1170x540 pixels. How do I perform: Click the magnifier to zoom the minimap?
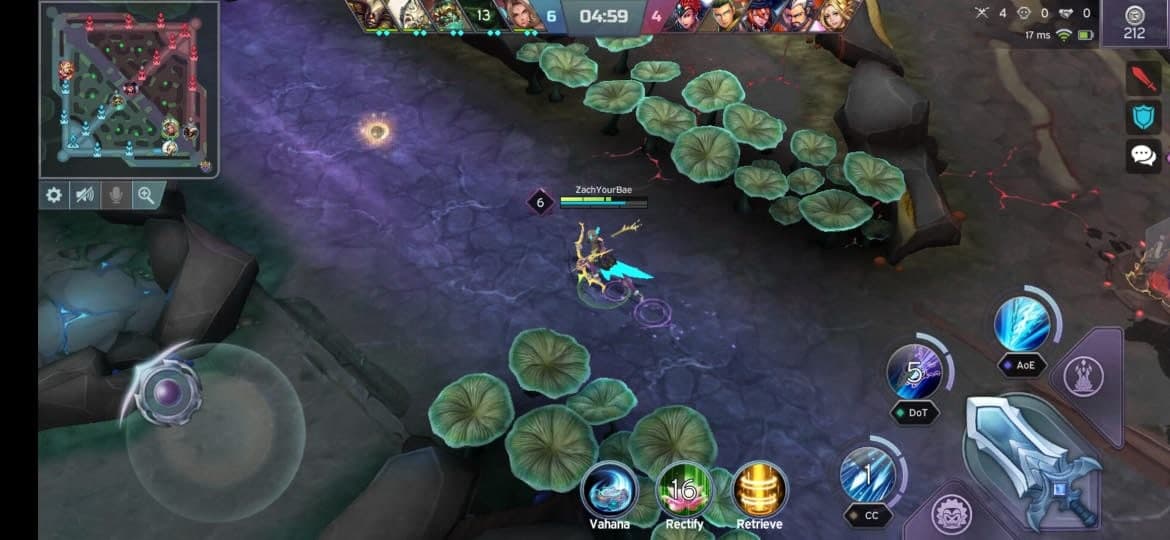(x=146, y=195)
